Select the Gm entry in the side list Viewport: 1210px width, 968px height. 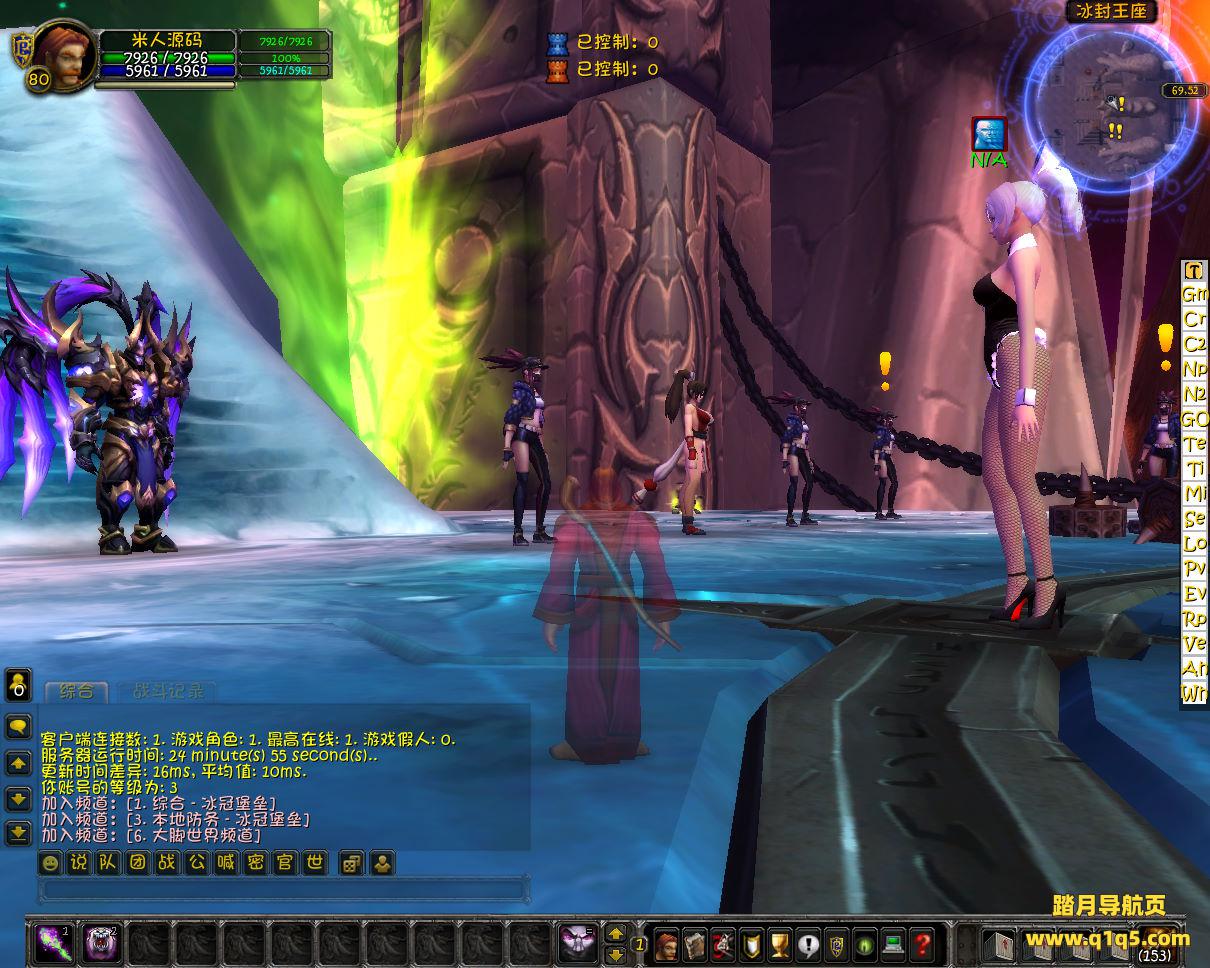click(x=1195, y=295)
